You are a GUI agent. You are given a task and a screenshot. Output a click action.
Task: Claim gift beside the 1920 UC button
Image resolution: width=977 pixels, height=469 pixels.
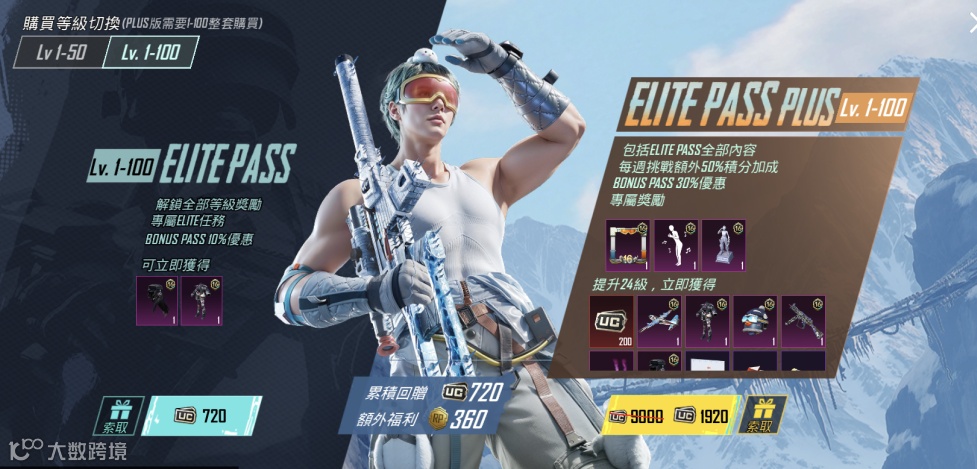pyautogui.click(x=762, y=415)
